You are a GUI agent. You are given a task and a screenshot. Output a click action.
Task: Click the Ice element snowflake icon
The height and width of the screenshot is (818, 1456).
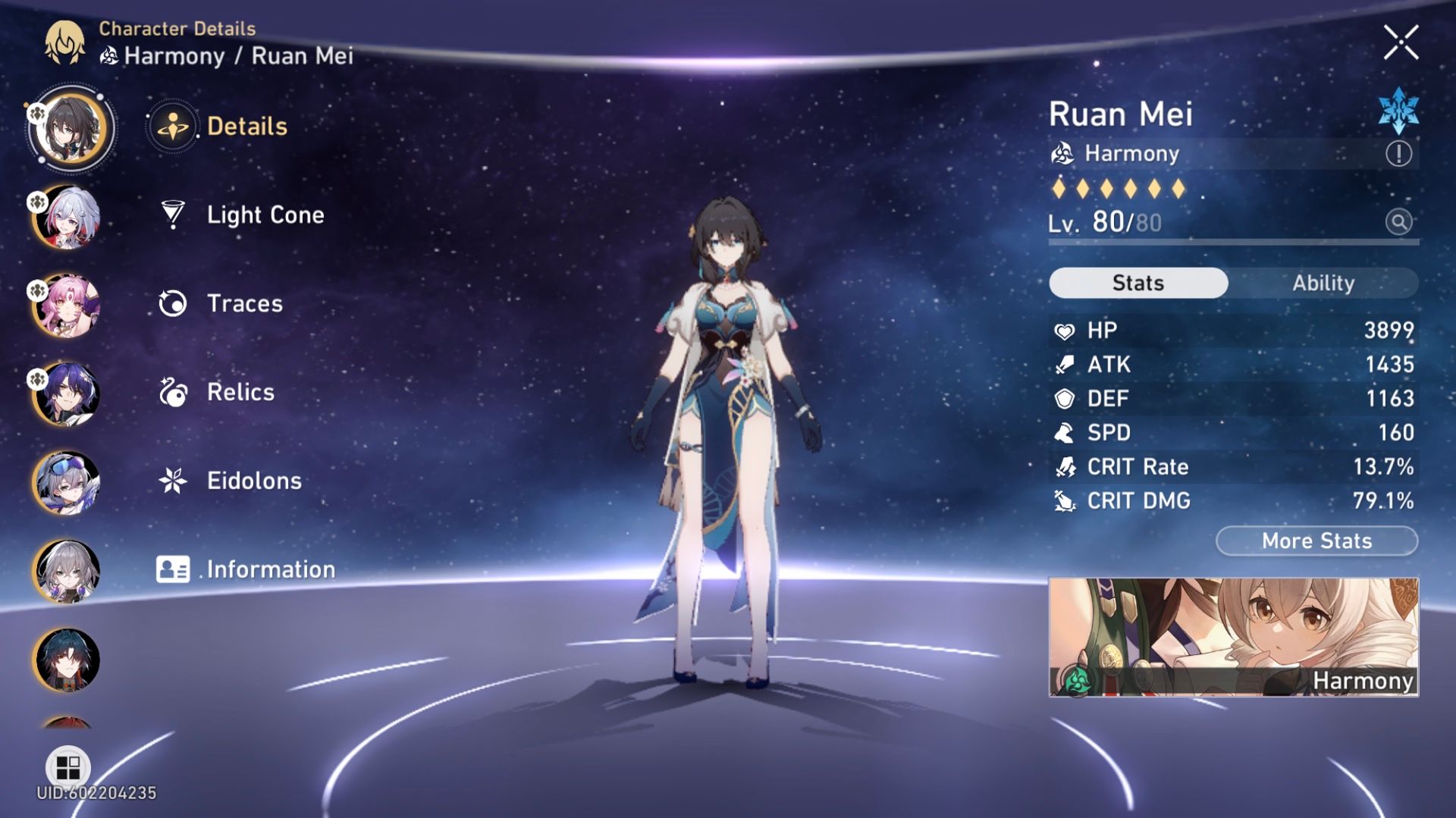(1398, 111)
